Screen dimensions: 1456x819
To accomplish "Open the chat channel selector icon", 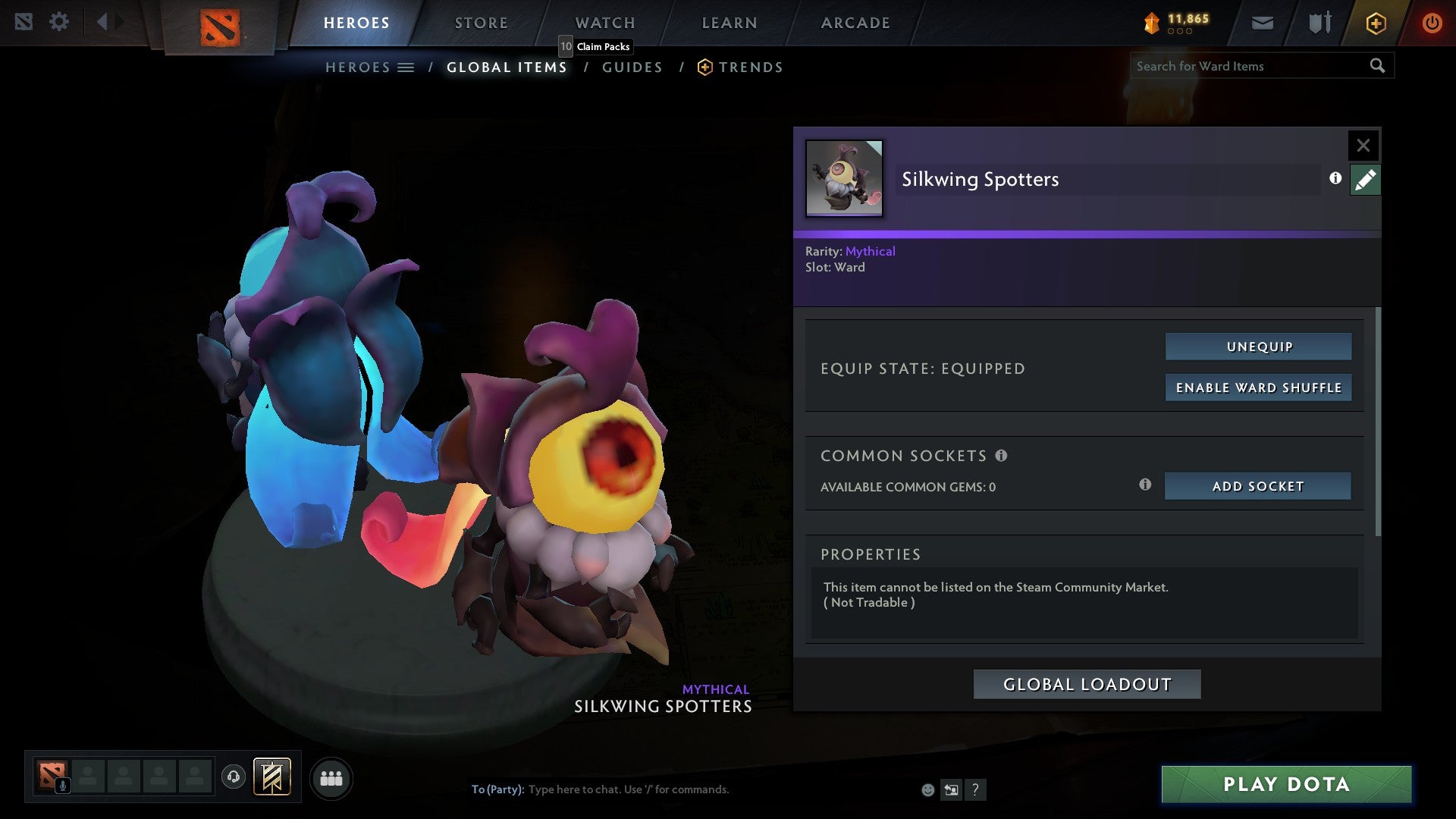I will pos(951,790).
